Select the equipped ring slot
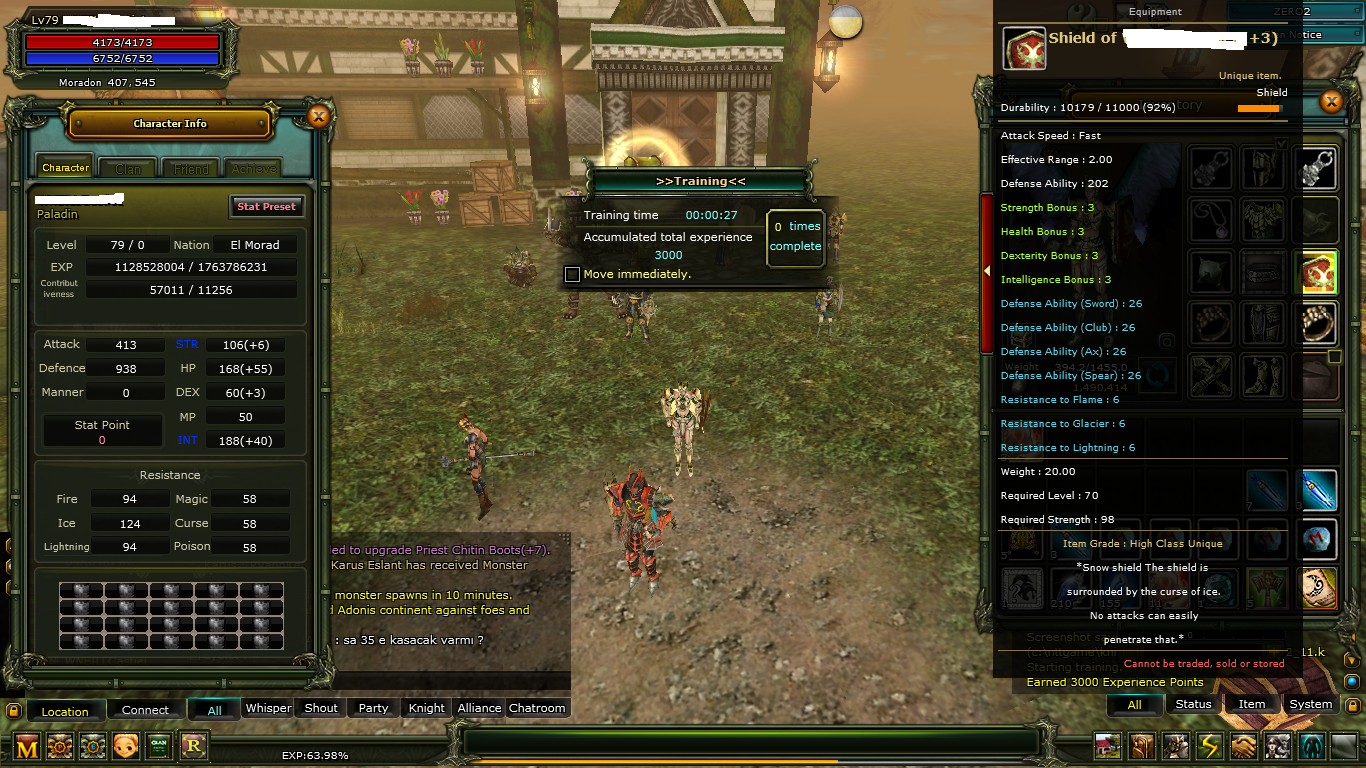The width and height of the screenshot is (1366, 768). (1317, 323)
